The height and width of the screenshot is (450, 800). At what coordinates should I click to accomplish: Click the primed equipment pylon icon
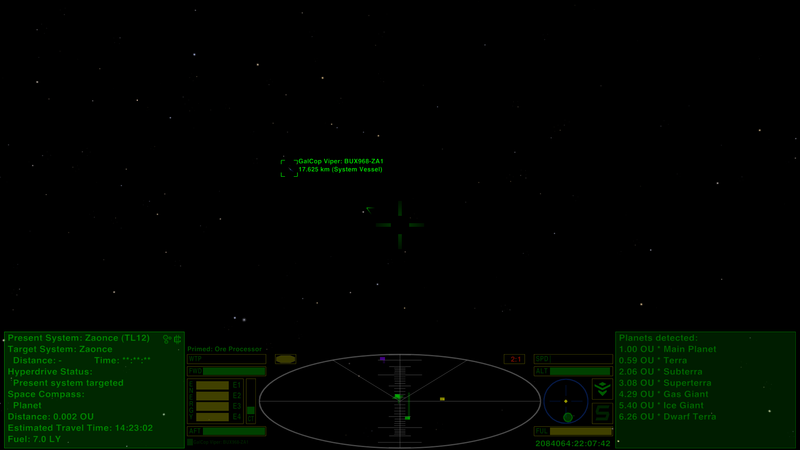point(286,359)
